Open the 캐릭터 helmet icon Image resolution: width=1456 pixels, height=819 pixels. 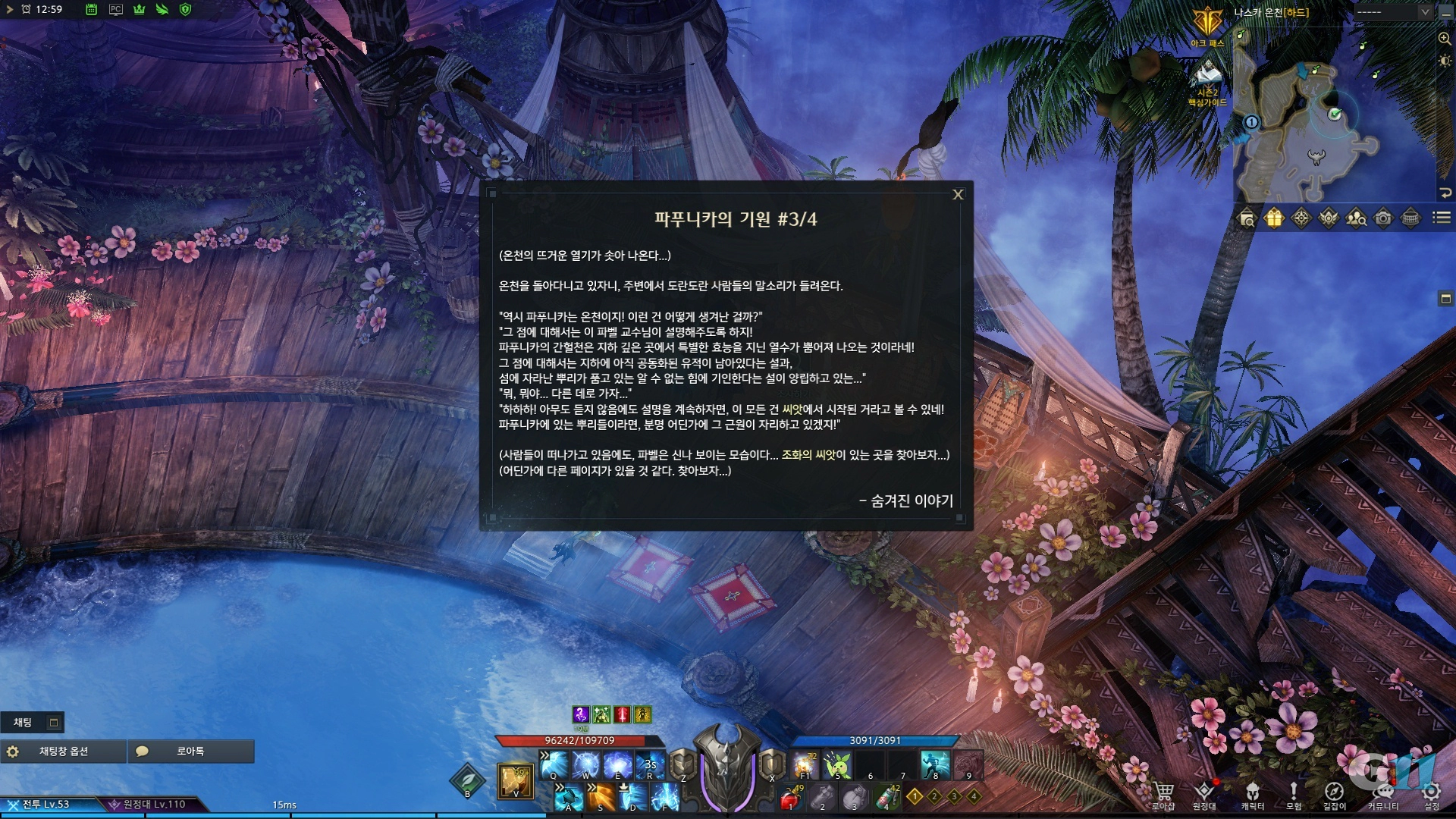point(1253,790)
